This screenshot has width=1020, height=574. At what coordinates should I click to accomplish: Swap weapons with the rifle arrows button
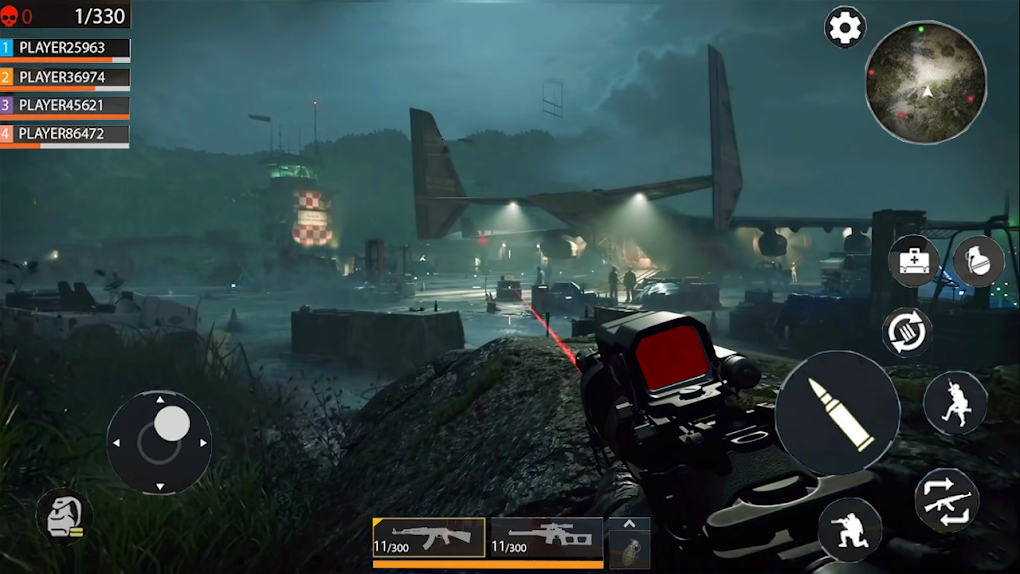pos(947,500)
